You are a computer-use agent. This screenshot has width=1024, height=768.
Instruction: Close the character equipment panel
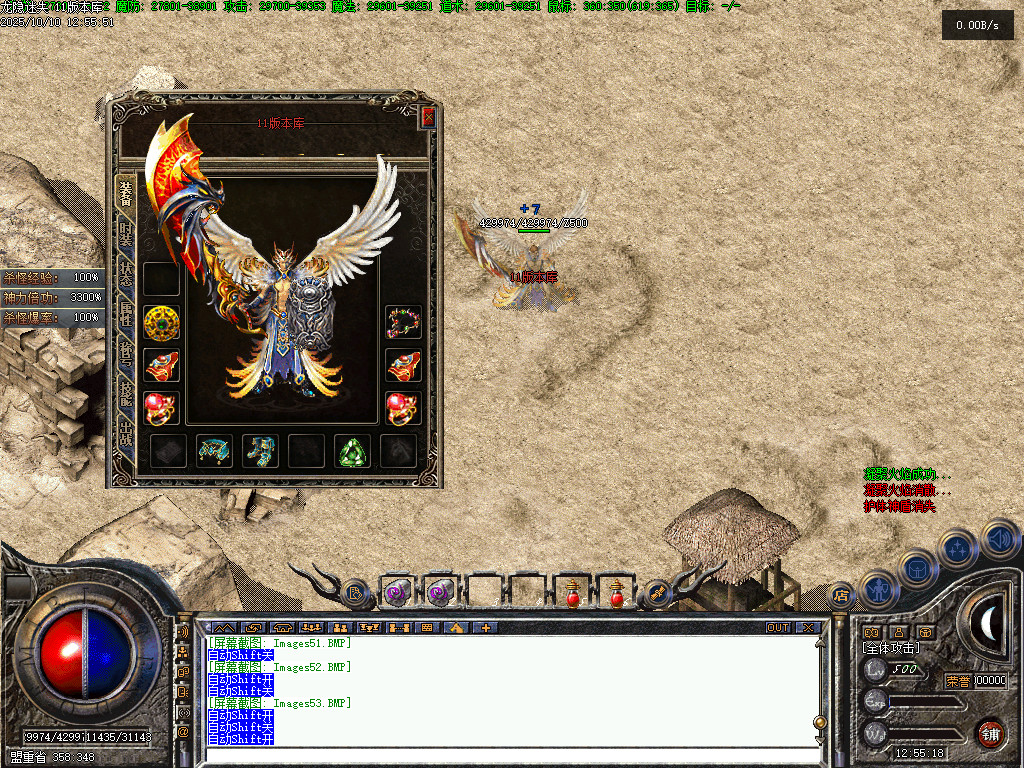428,117
